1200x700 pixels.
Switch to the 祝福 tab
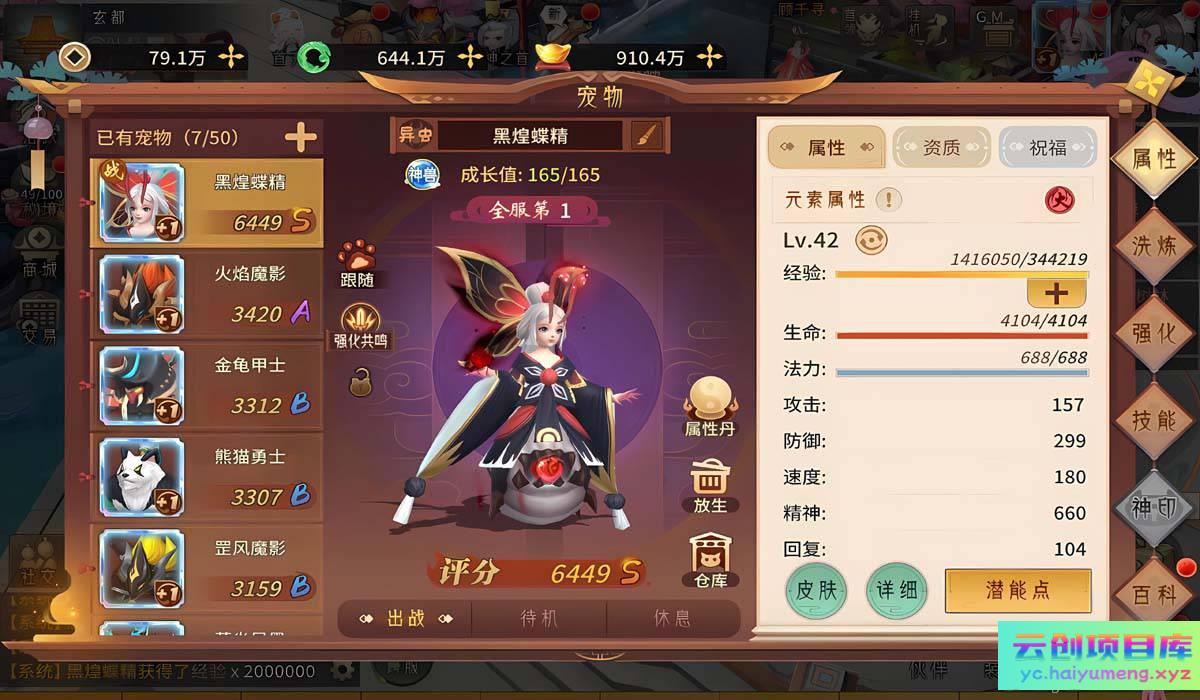coord(1047,148)
